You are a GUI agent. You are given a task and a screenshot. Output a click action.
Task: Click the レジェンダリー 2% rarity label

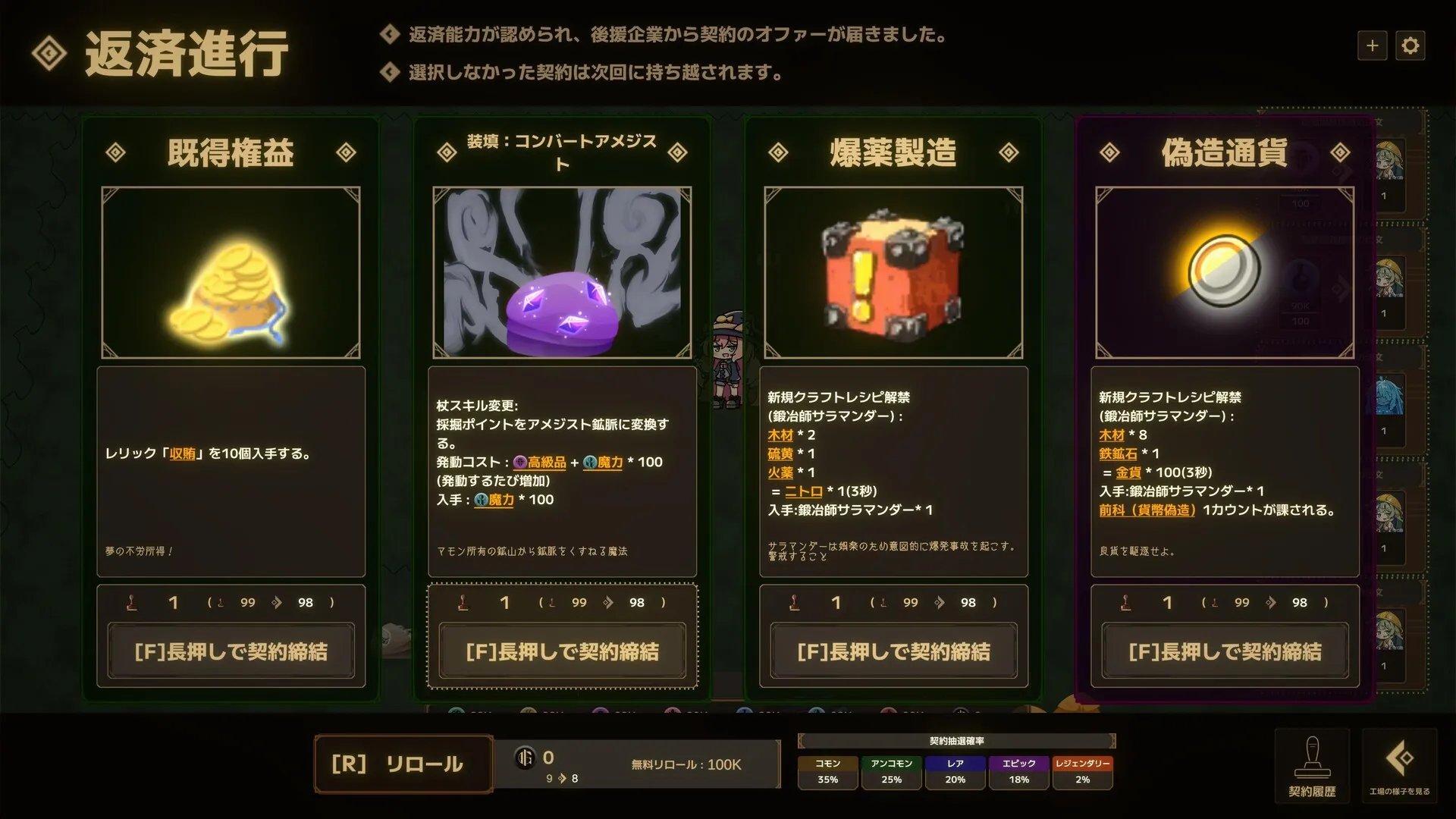tap(1082, 772)
